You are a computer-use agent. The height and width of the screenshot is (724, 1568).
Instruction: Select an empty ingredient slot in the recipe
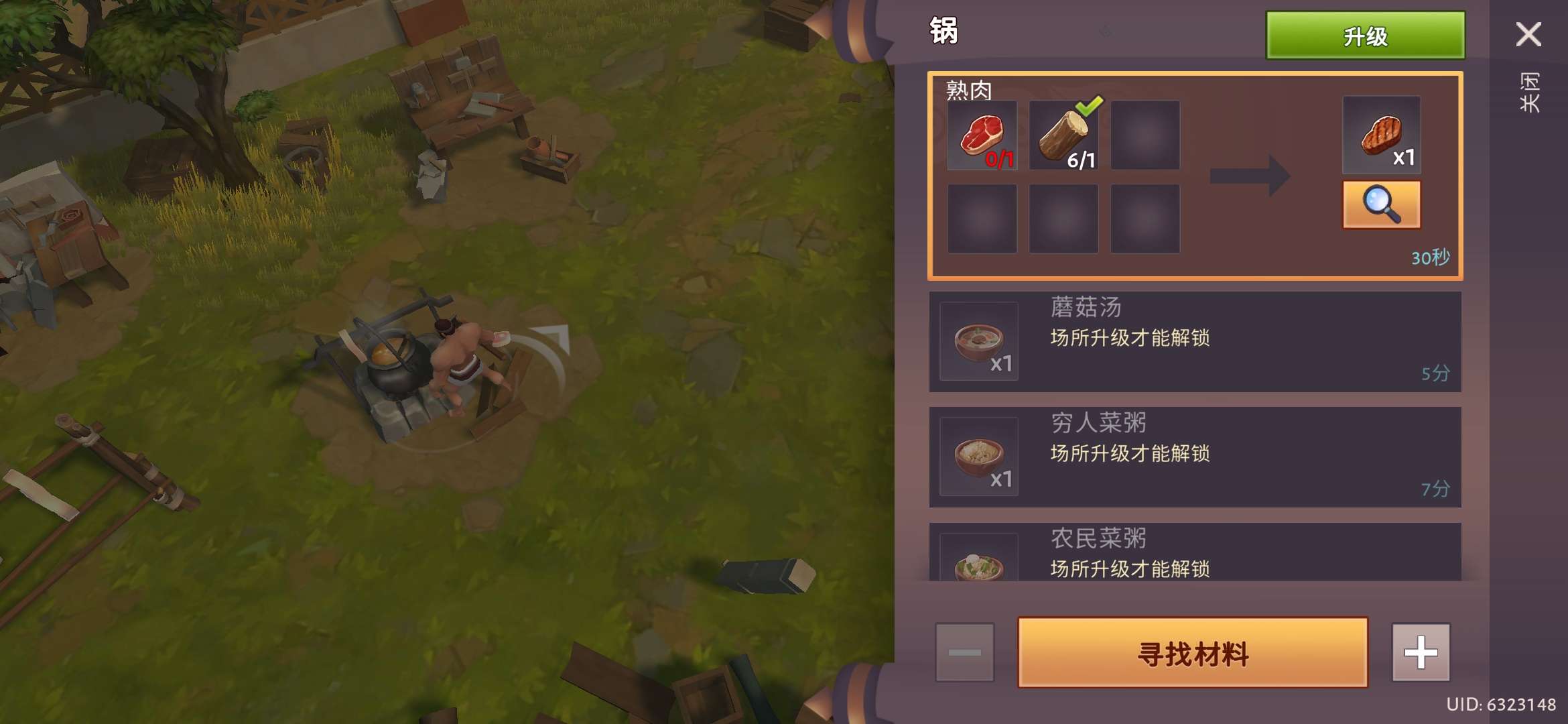1146,135
